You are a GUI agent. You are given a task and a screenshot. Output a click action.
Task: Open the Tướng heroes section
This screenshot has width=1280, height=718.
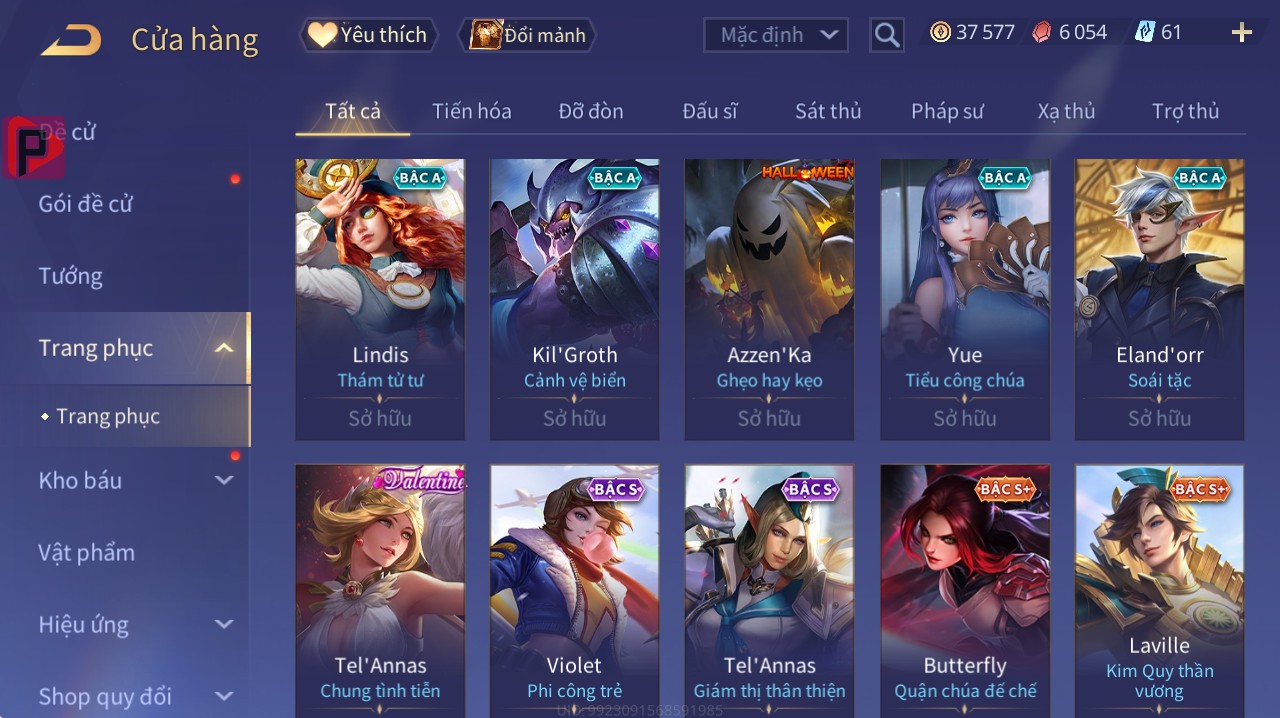71,276
